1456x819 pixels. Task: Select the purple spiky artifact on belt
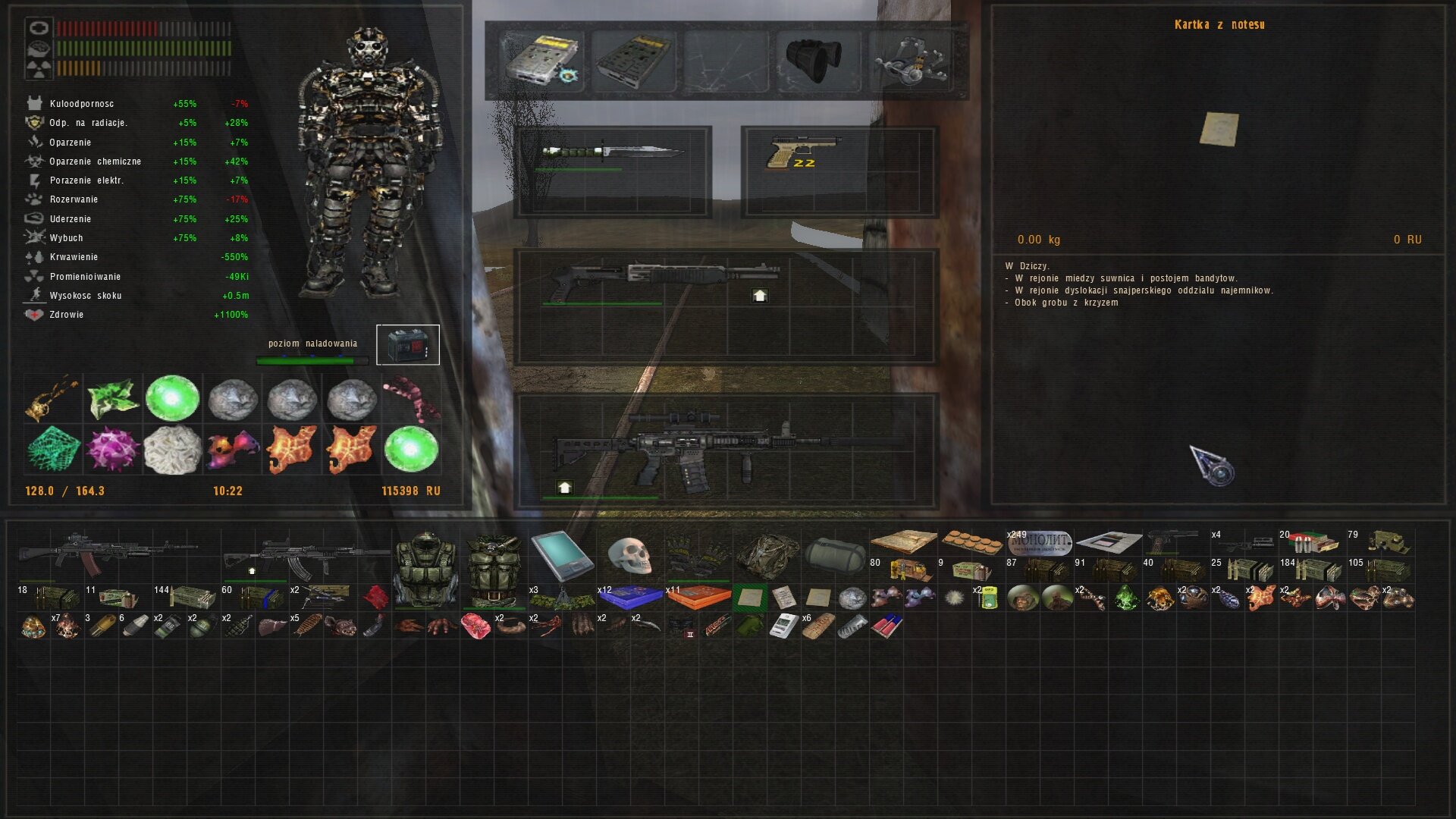(113, 450)
